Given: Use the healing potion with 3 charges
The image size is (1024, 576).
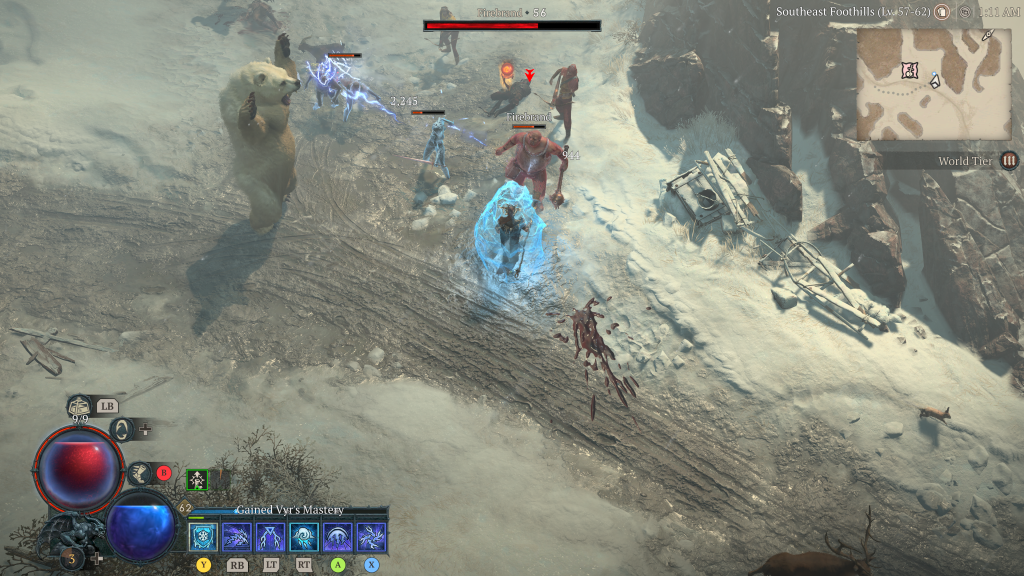Looking at the screenshot, I should point(72,557).
